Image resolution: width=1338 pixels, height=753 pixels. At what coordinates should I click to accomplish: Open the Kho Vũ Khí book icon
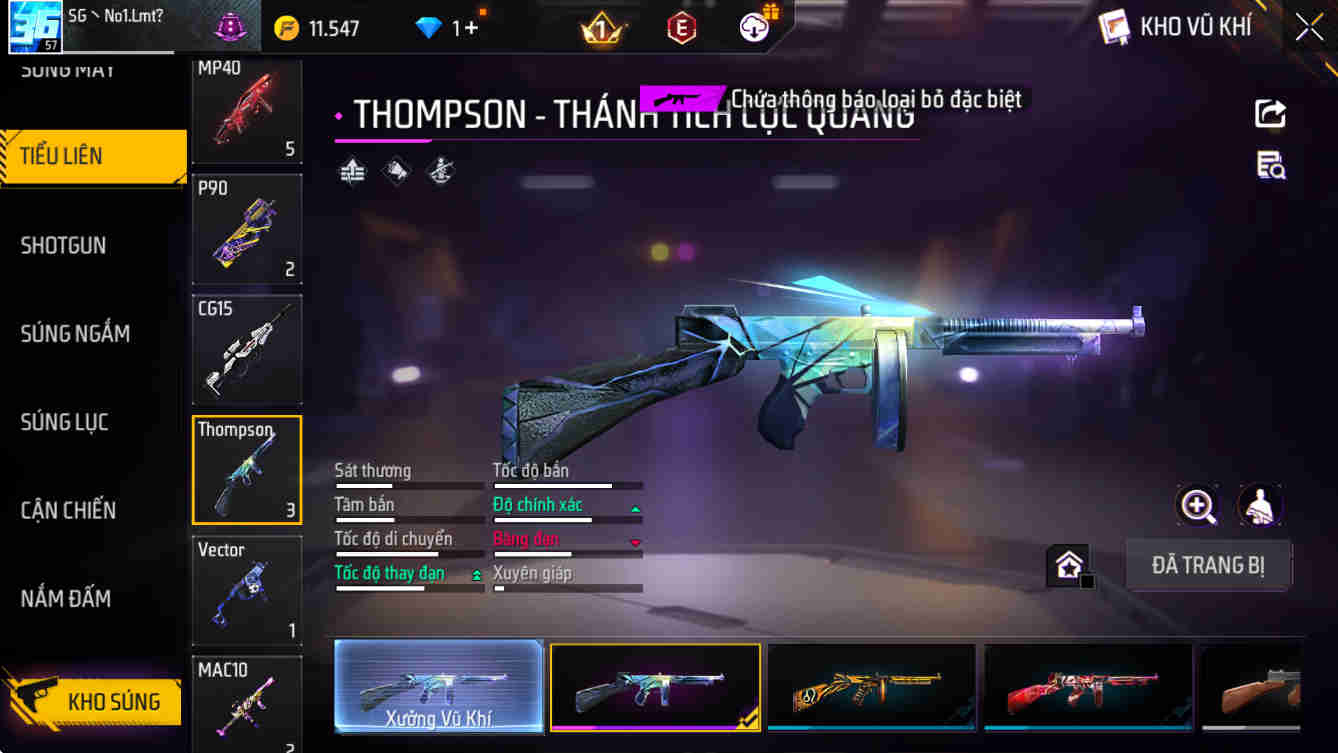click(x=1112, y=26)
